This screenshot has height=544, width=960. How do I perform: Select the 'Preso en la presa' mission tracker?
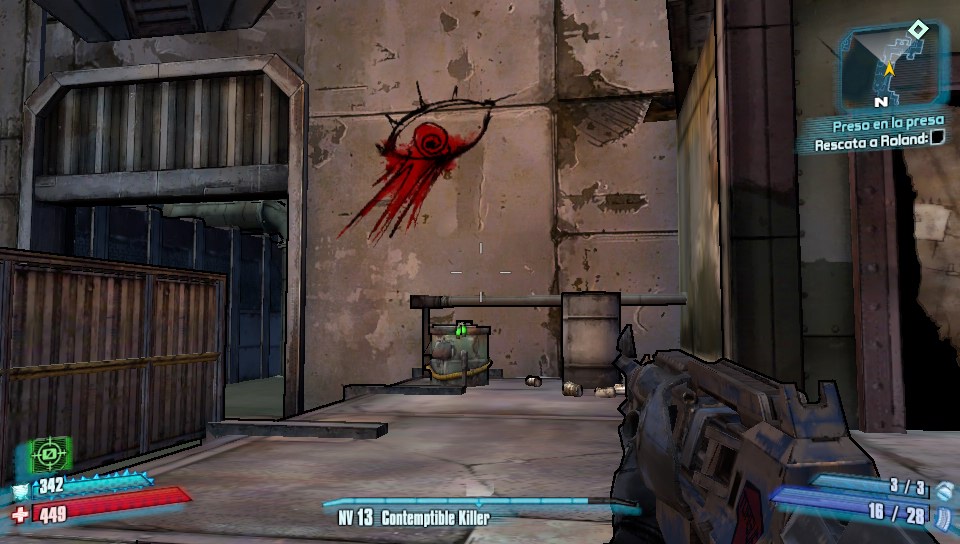888,126
